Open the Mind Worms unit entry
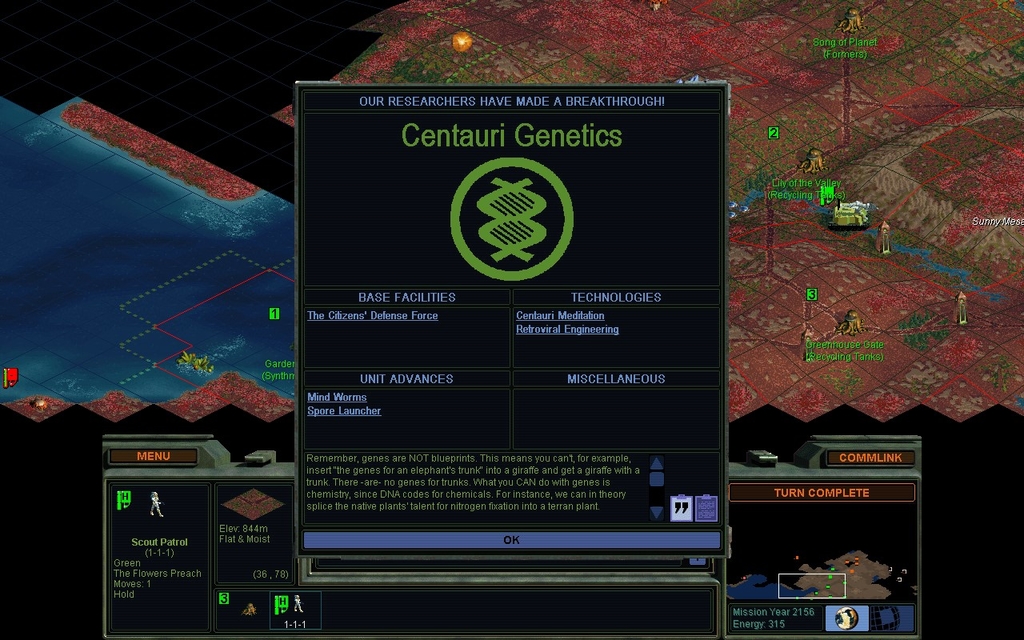The width and height of the screenshot is (1024, 640). [337, 398]
